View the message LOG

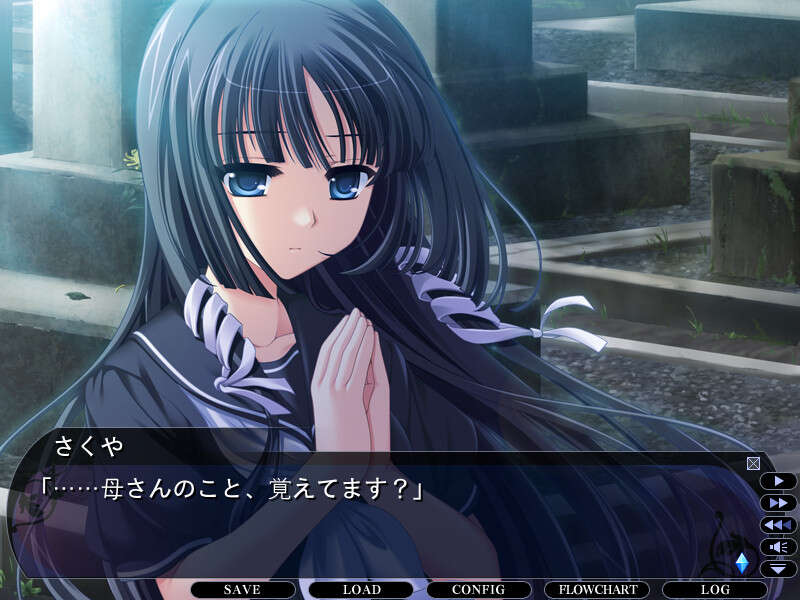715,590
